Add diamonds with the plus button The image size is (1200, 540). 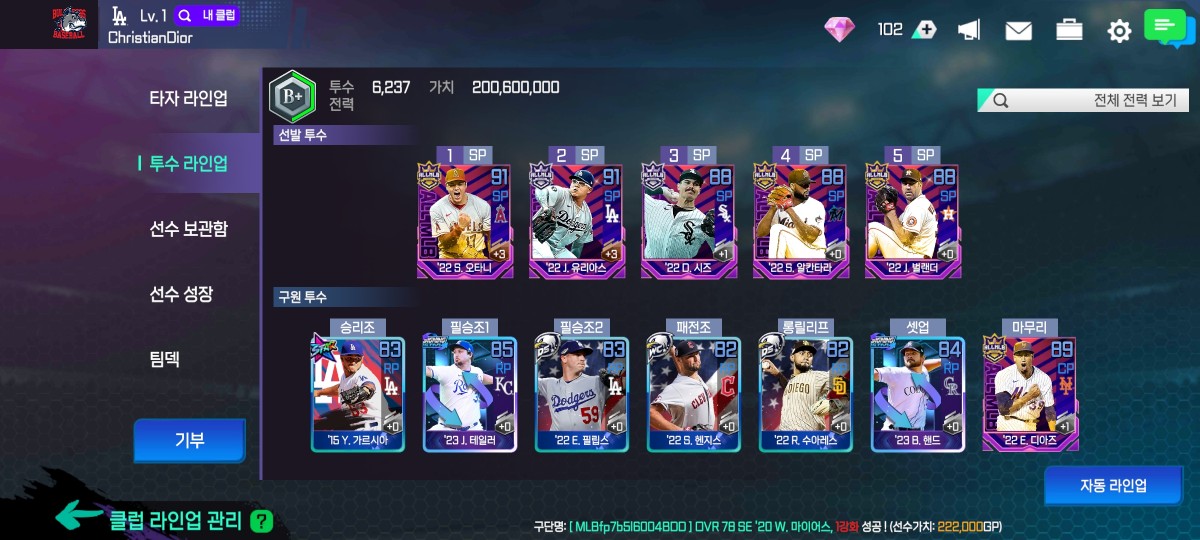tap(924, 30)
